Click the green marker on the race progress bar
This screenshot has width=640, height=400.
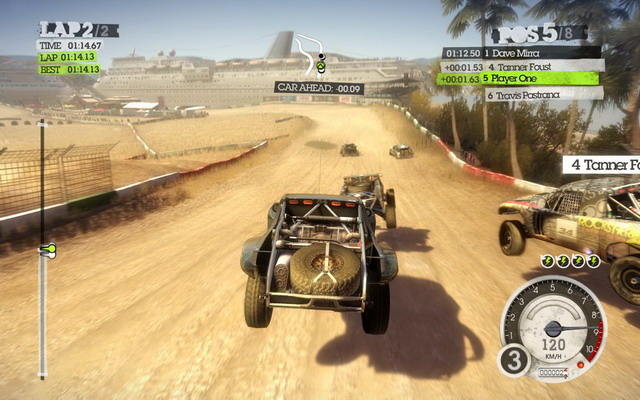pyautogui.click(x=45, y=248)
